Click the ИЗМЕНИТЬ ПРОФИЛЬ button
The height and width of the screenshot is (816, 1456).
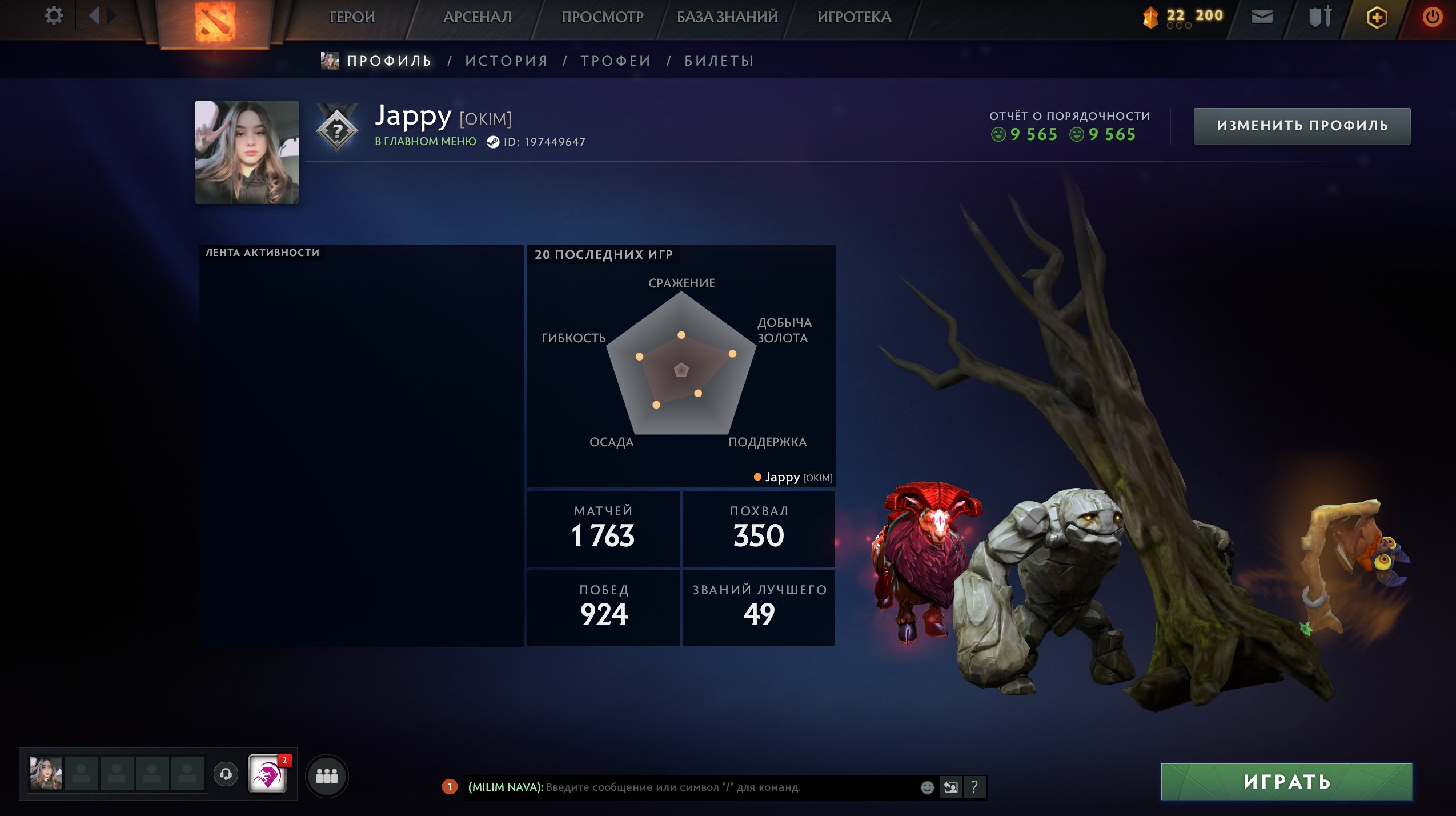coord(1302,126)
